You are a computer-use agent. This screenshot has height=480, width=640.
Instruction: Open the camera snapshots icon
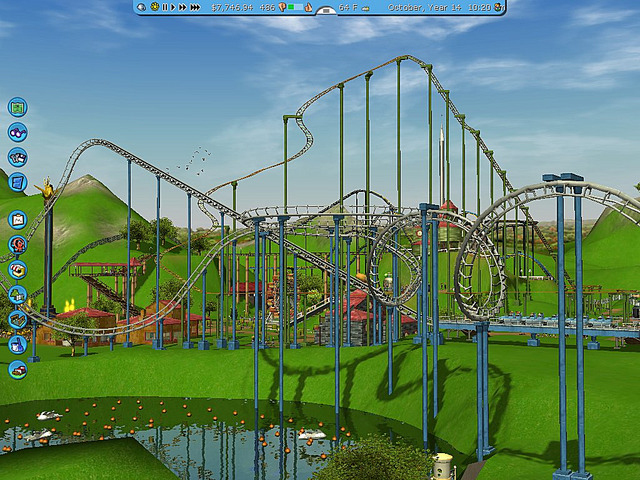tap(17, 157)
